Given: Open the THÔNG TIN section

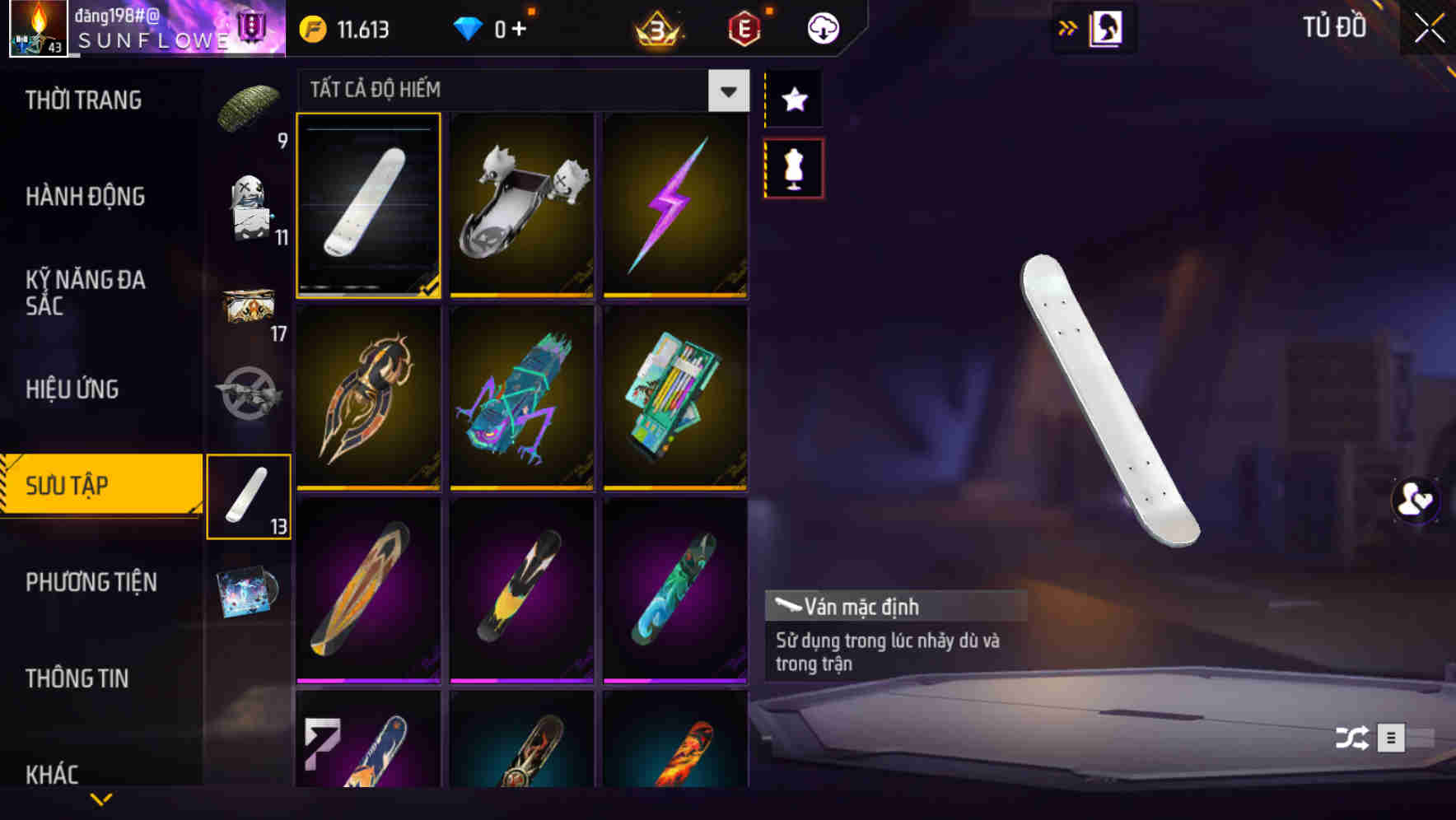Looking at the screenshot, I should (x=77, y=678).
